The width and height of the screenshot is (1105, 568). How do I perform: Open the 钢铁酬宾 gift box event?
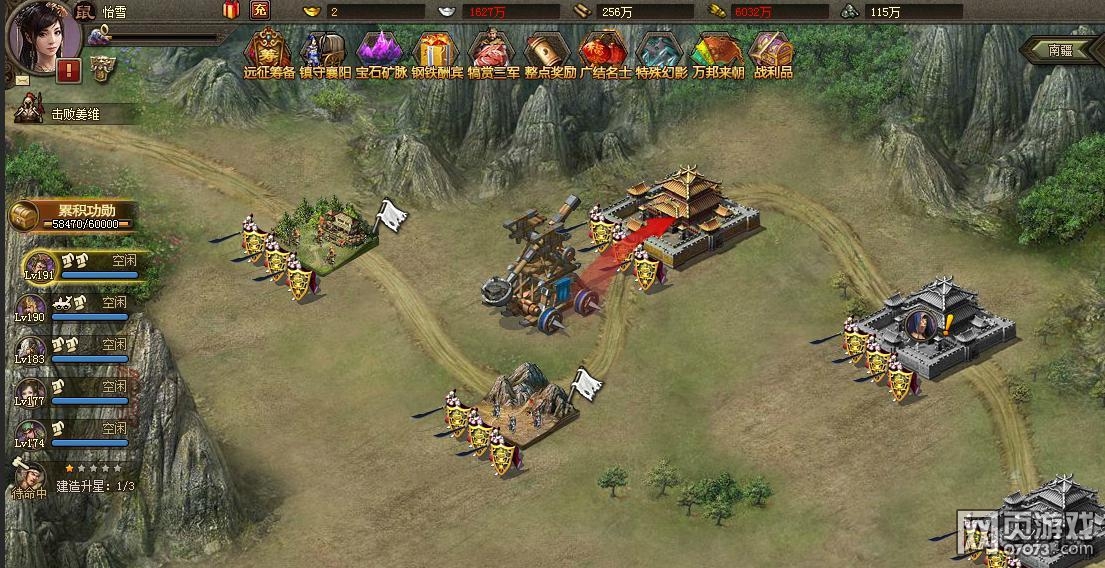click(437, 50)
